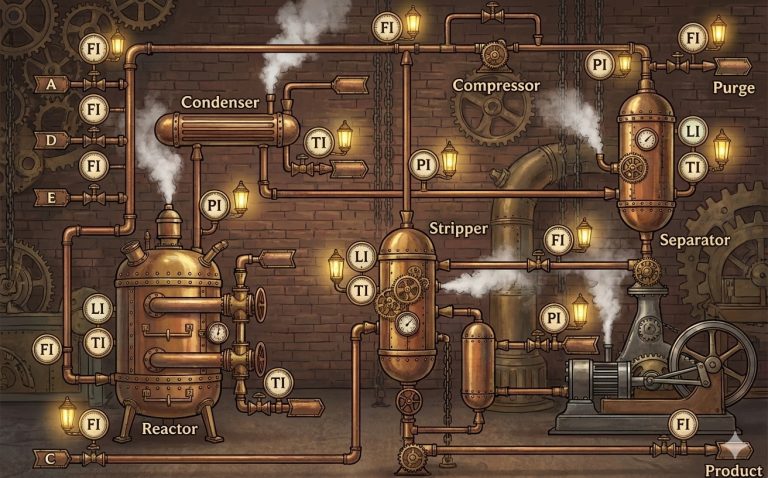Image resolution: width=768 pixels, height=478 pixels.
Task: Inspect the Separator TI temperature indicator
Action: (692, 165)
